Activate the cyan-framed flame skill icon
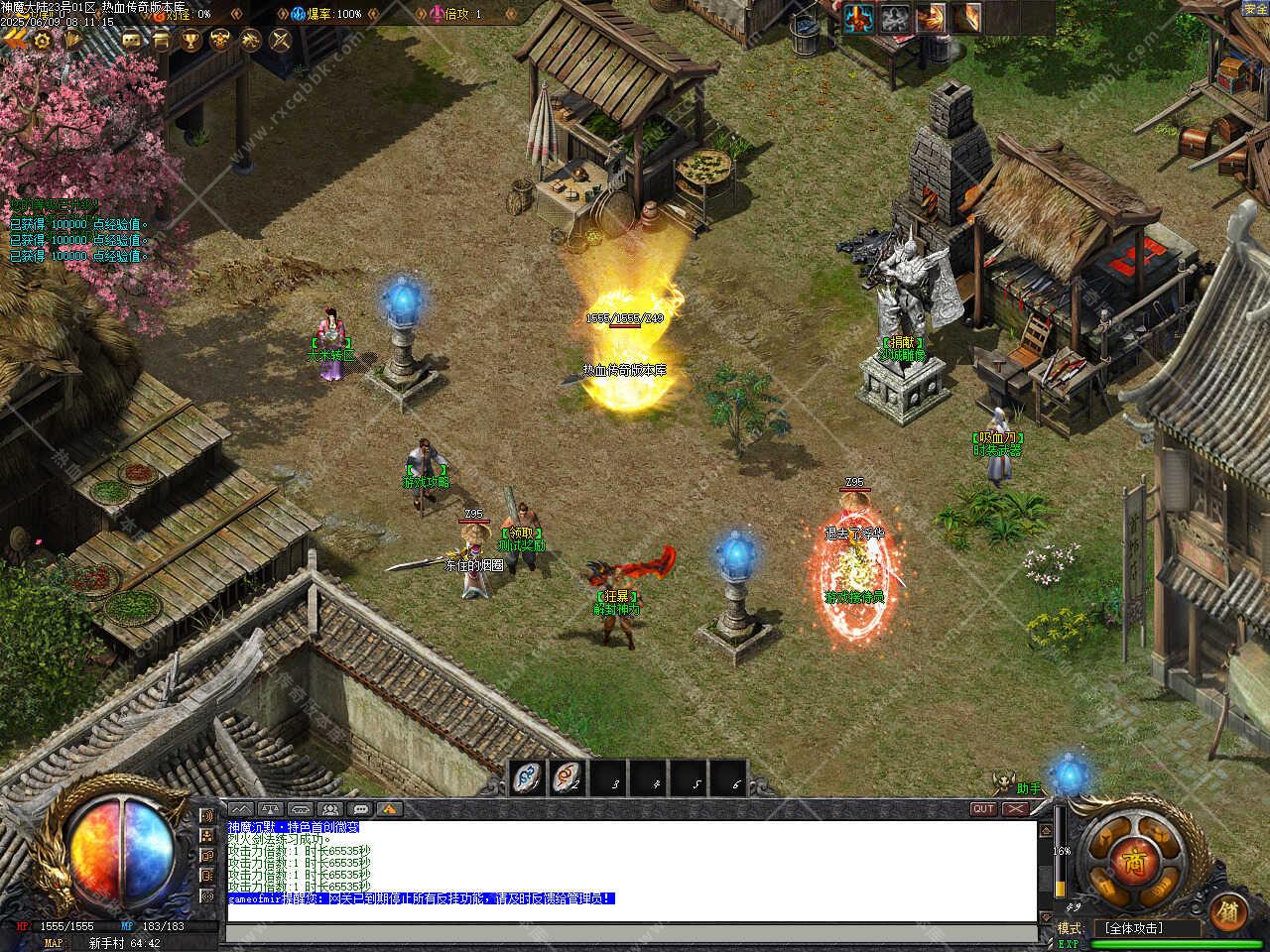This screenshot has height=952, width=1270. [x=858, y=18]
